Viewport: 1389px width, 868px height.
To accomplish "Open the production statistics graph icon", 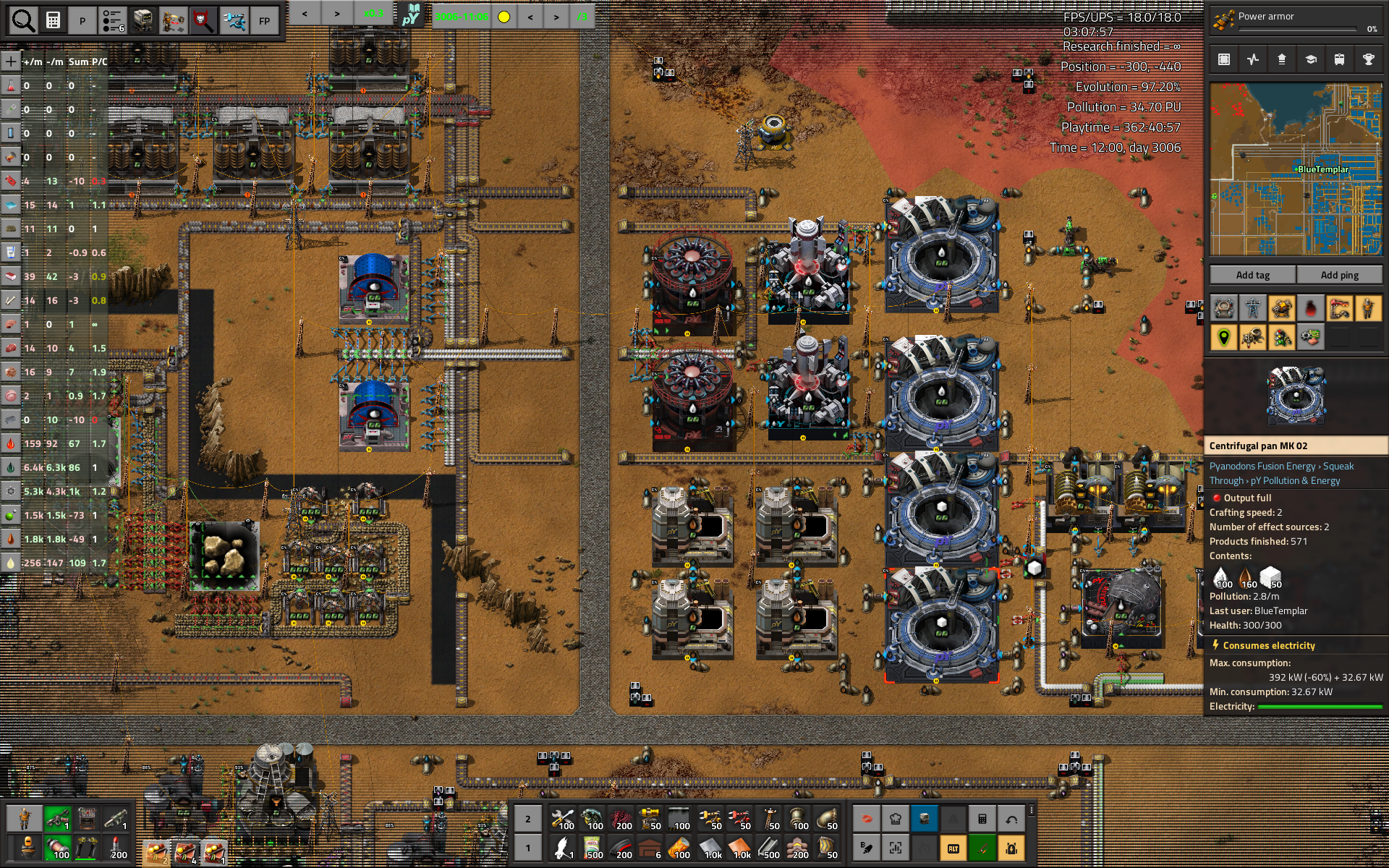I will pyautogui.click(x=1253, y=59).
